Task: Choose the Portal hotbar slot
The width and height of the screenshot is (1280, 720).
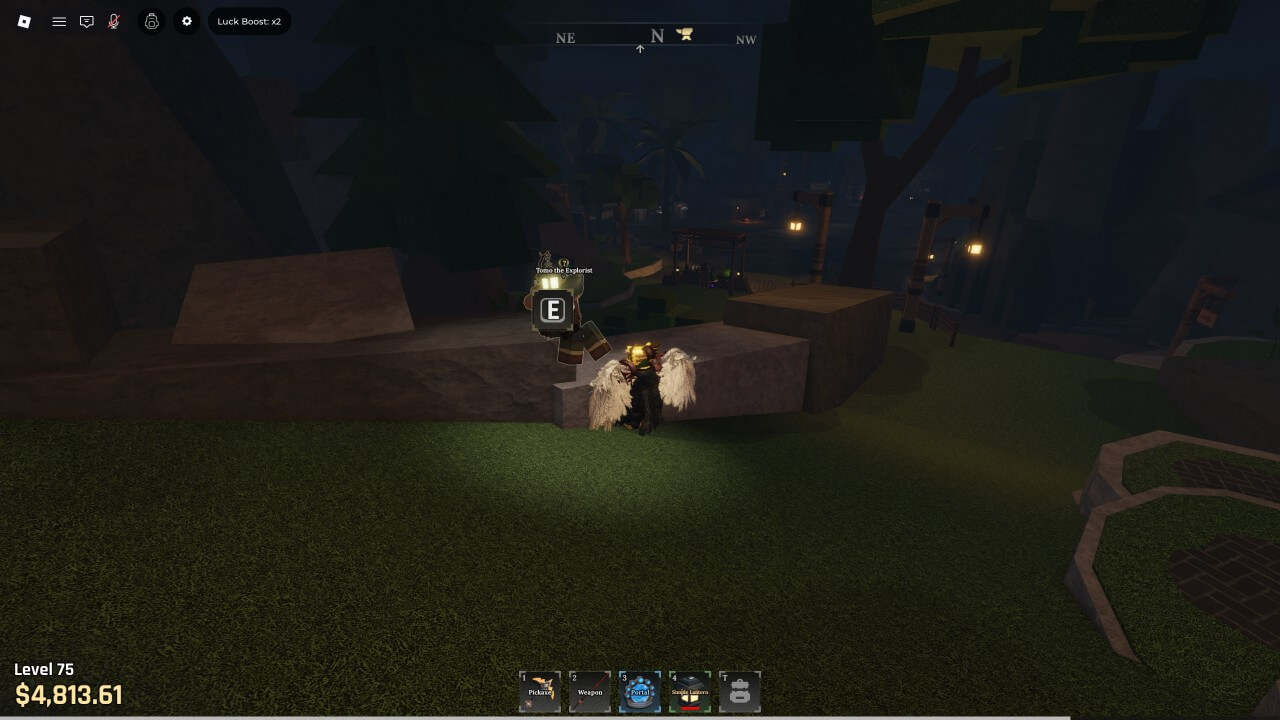Action: click(x=640, y=691)
